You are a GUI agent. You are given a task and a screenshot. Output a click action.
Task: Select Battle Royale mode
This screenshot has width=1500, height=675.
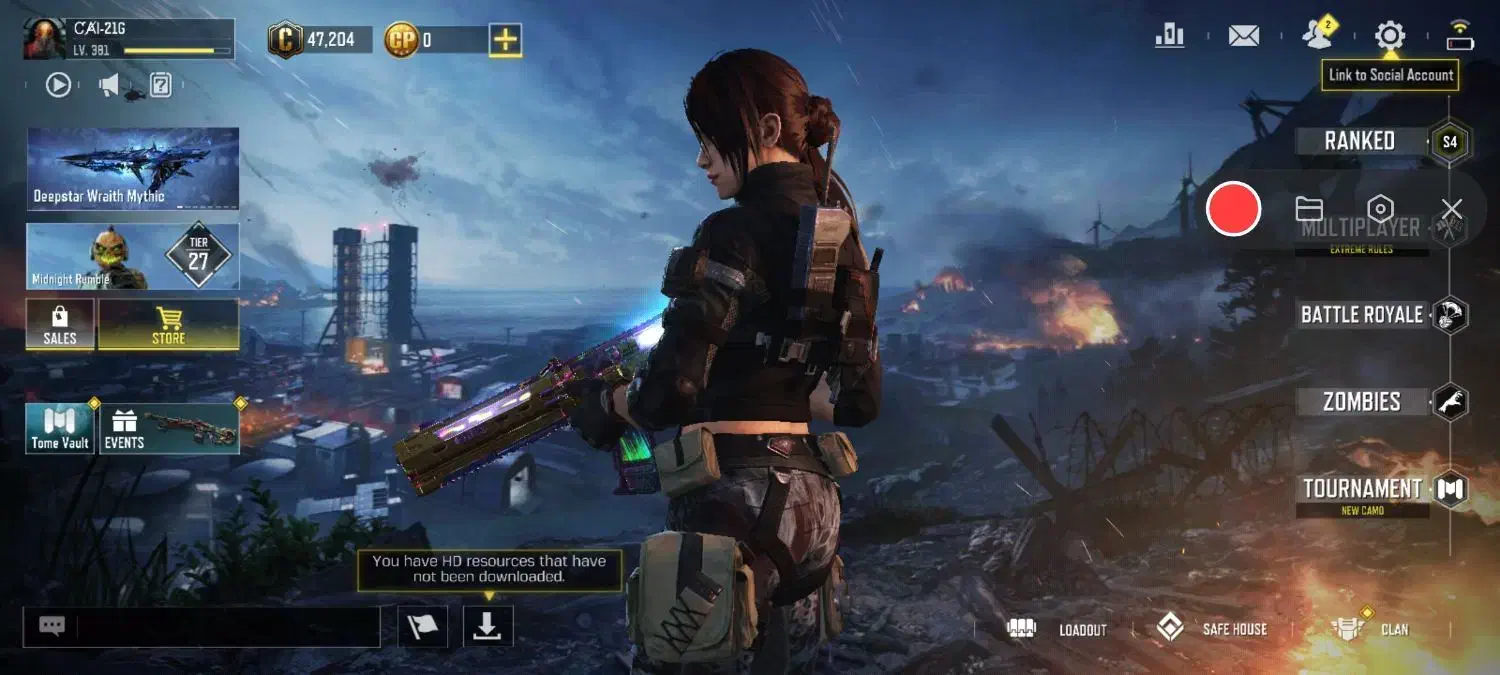click(x=1362, y=315)
